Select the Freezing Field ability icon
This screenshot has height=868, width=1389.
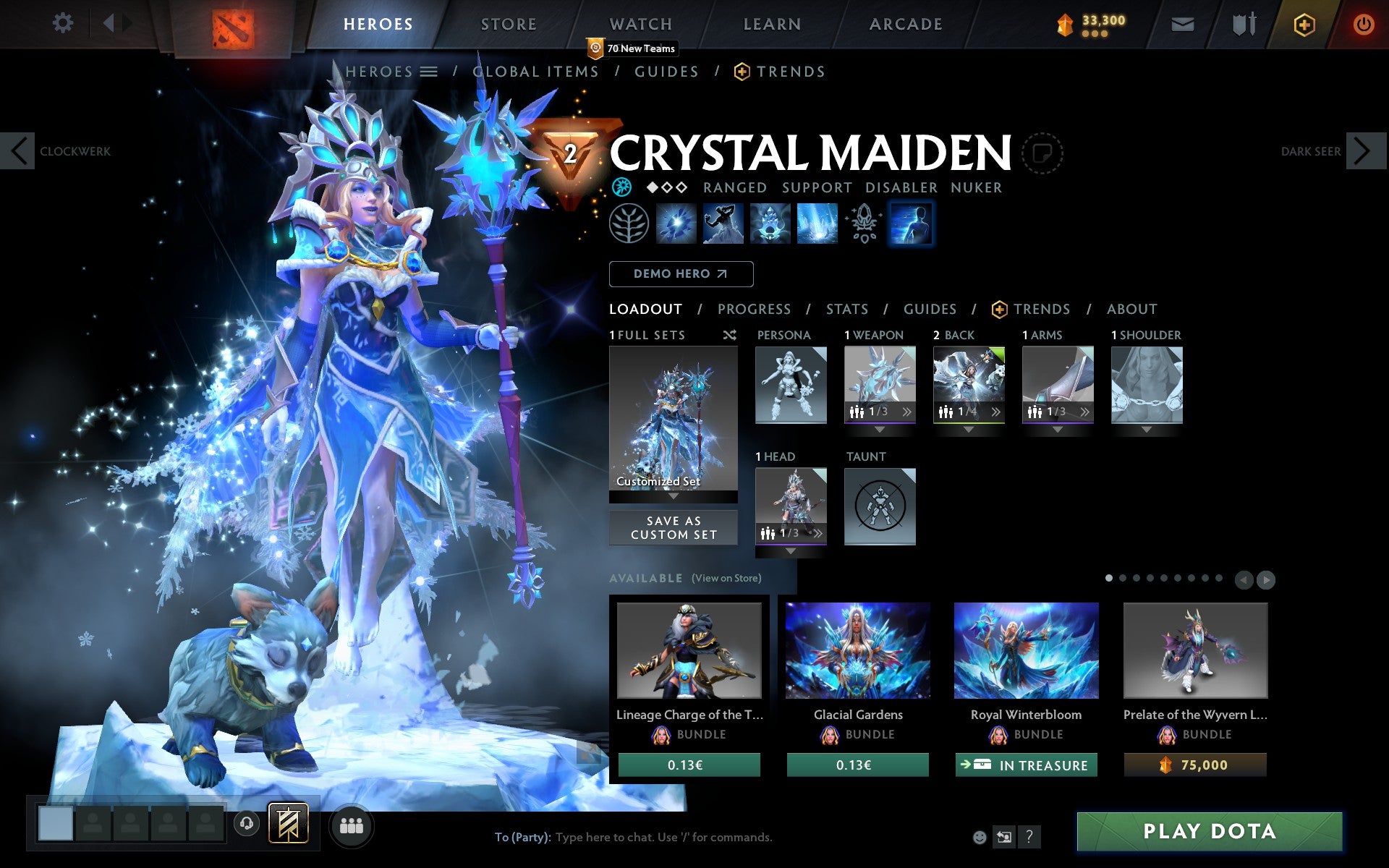[x=817, y=224]
